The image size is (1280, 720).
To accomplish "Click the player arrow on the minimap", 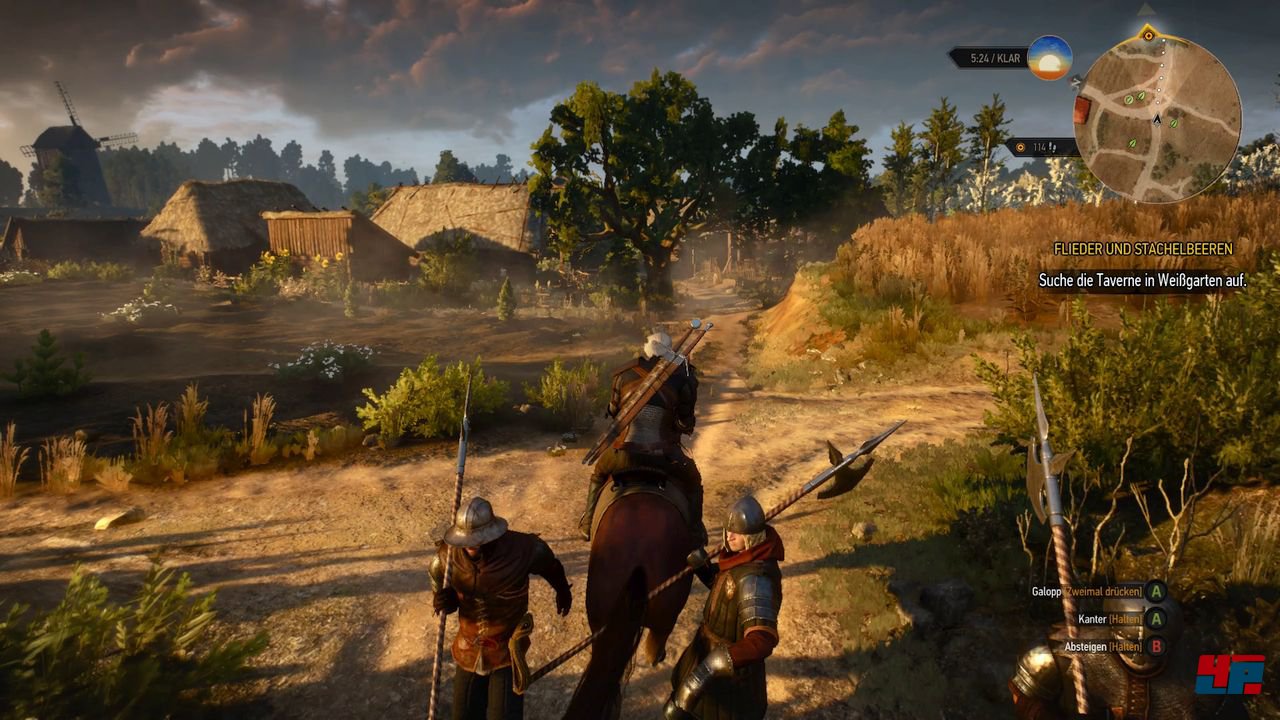I will coord(1157,119).
